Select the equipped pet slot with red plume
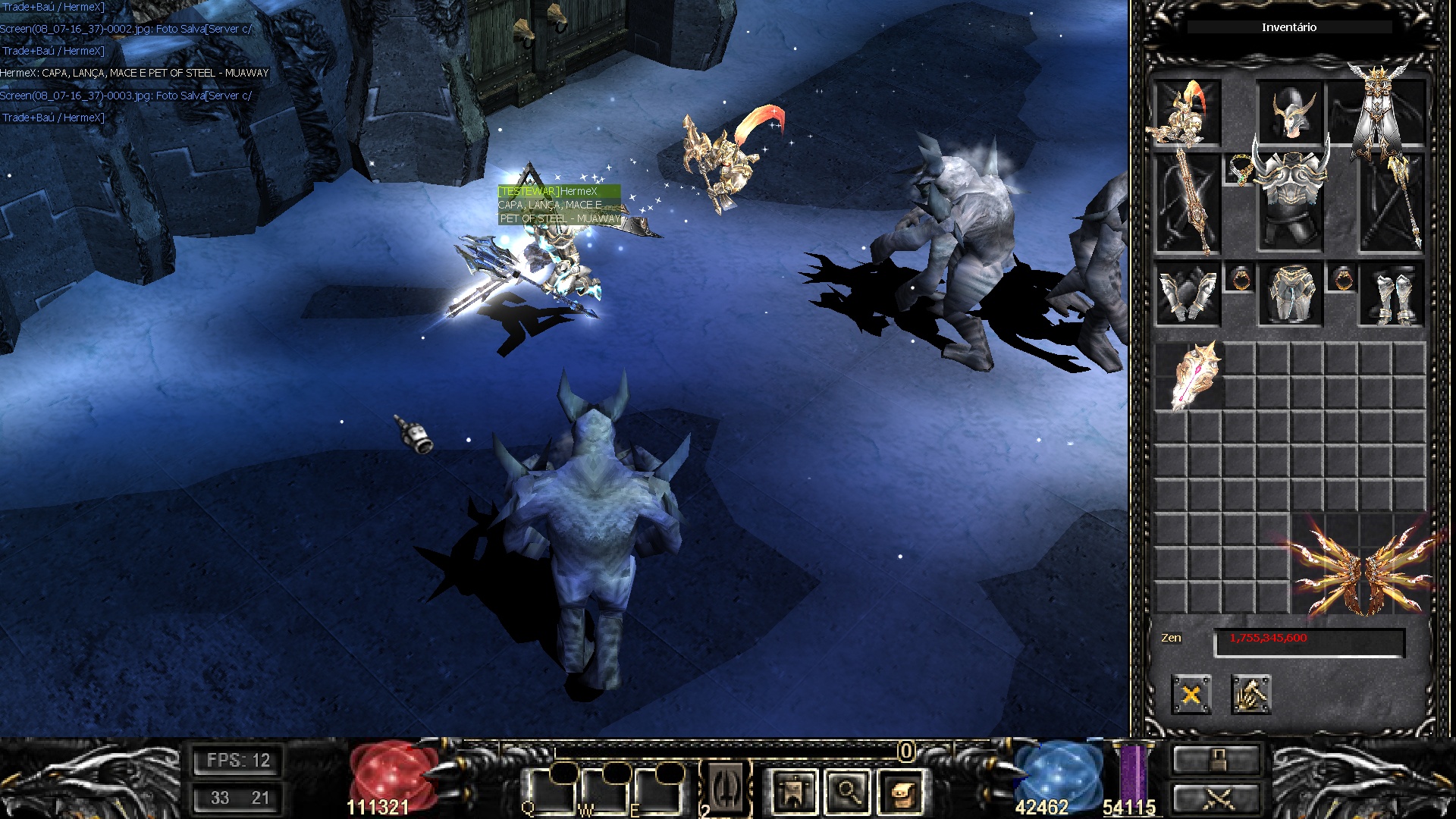The image size is (1456, 819). 1187,112
